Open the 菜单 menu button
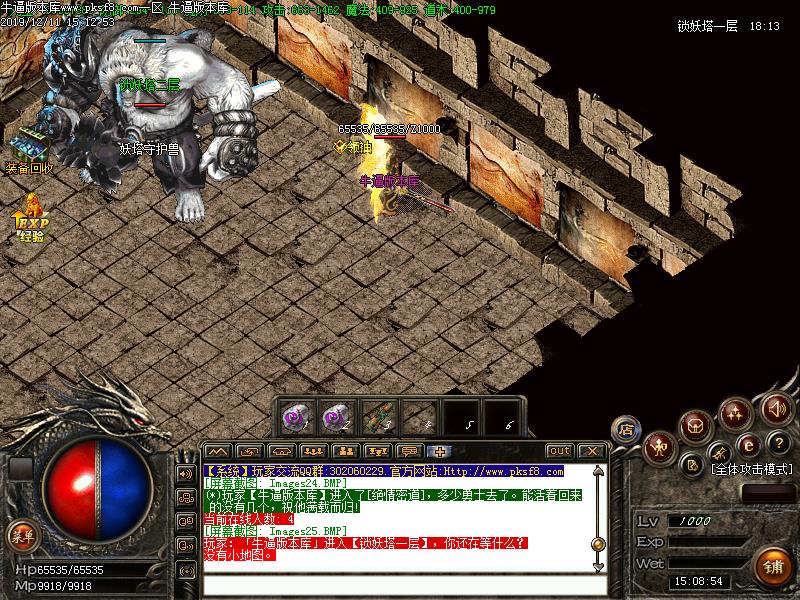 (x=21, y=536)
